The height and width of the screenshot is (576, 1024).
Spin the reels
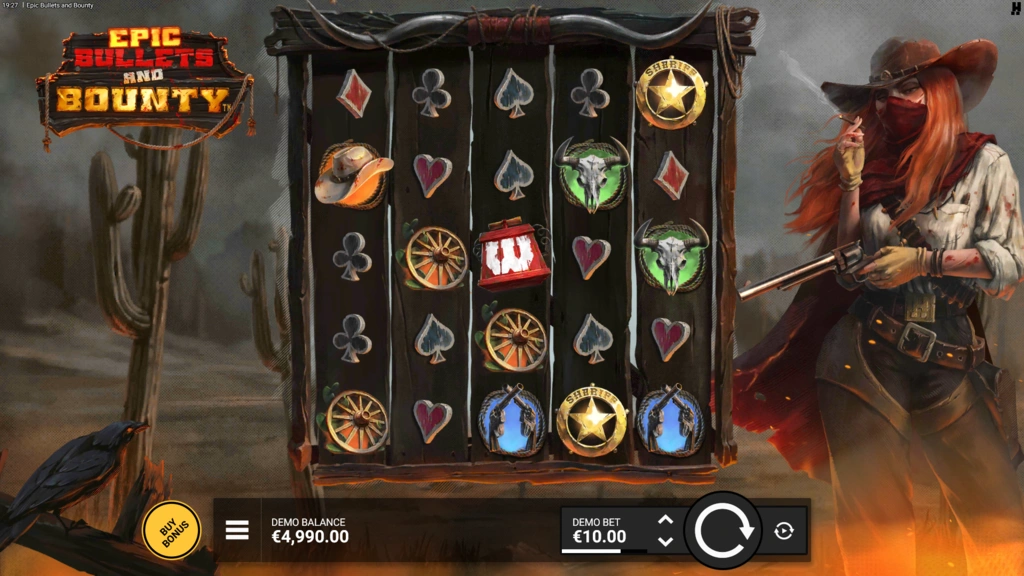[x=723, y=530]
